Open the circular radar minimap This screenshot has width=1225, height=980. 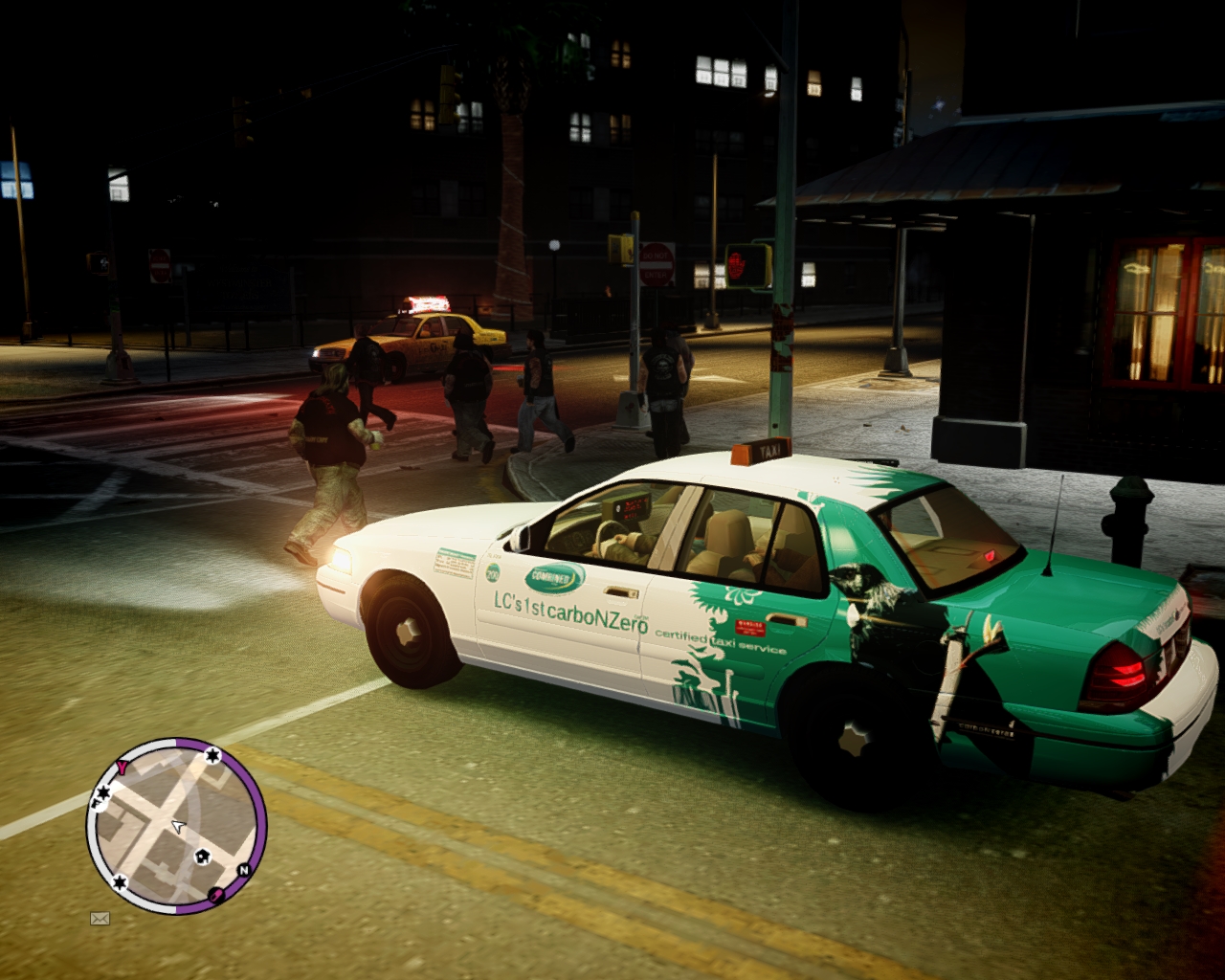176,826
